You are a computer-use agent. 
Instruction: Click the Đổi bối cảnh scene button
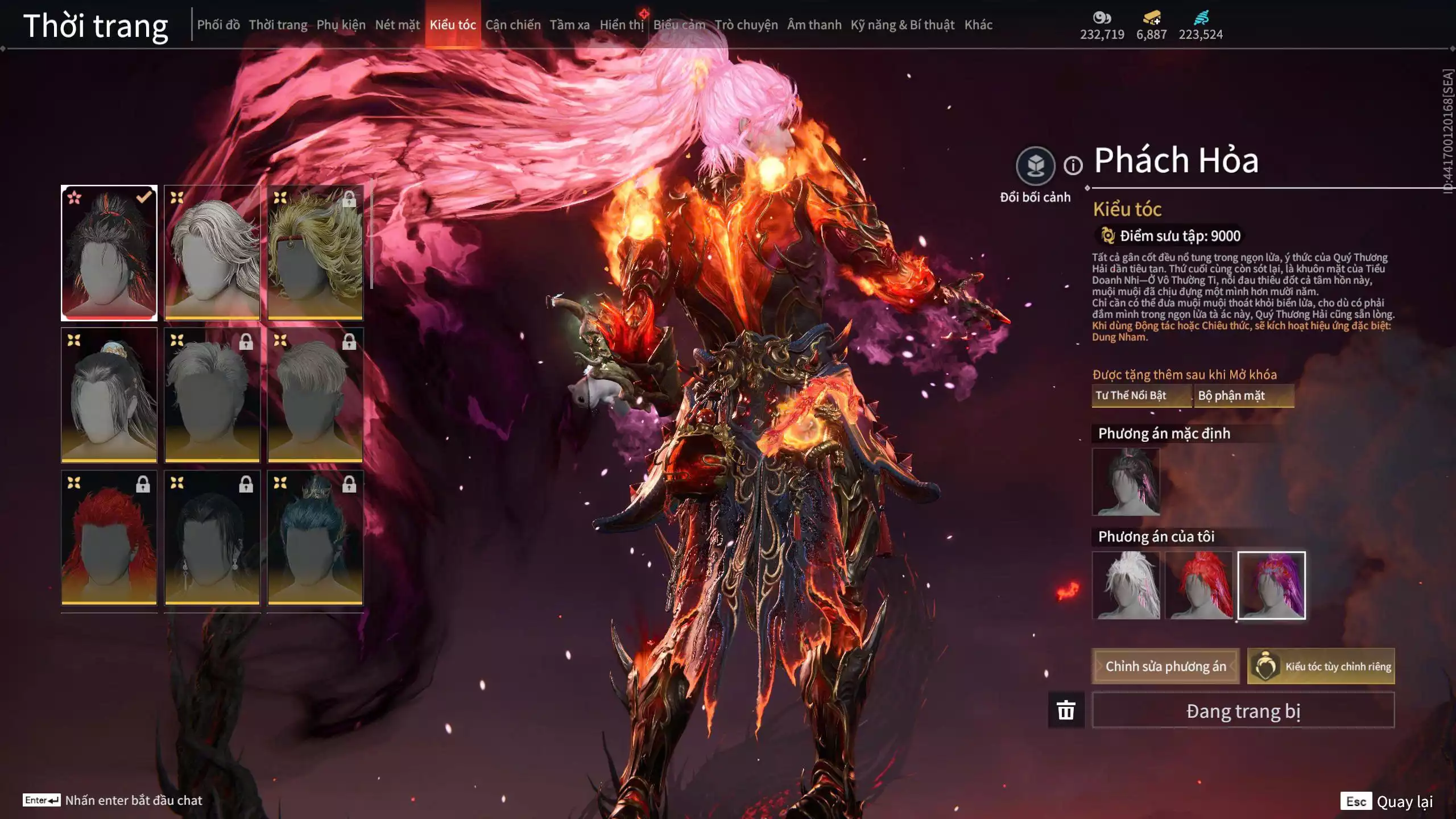[1035, 166]
